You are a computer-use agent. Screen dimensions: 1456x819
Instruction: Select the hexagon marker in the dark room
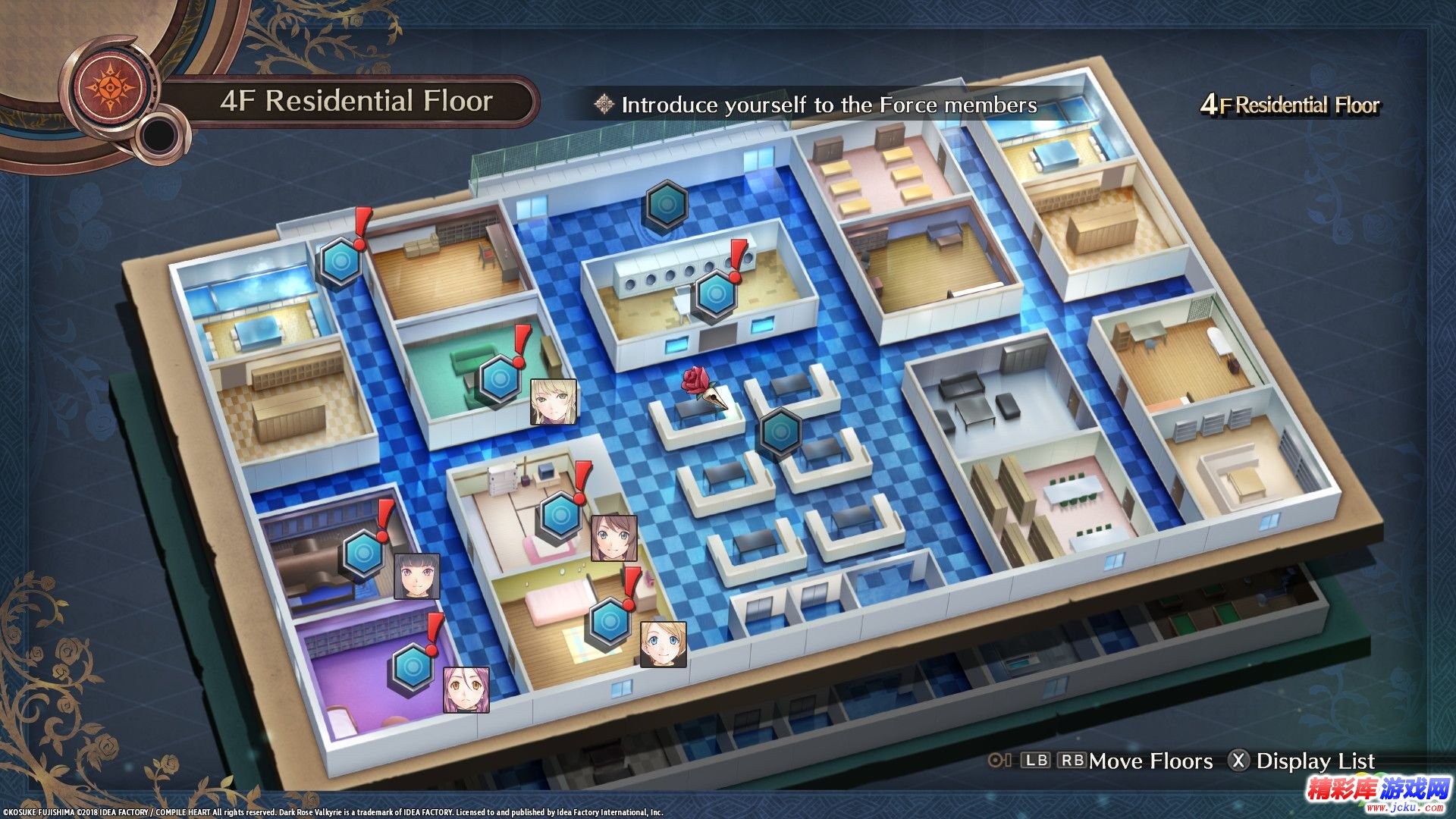pos(364,554)
